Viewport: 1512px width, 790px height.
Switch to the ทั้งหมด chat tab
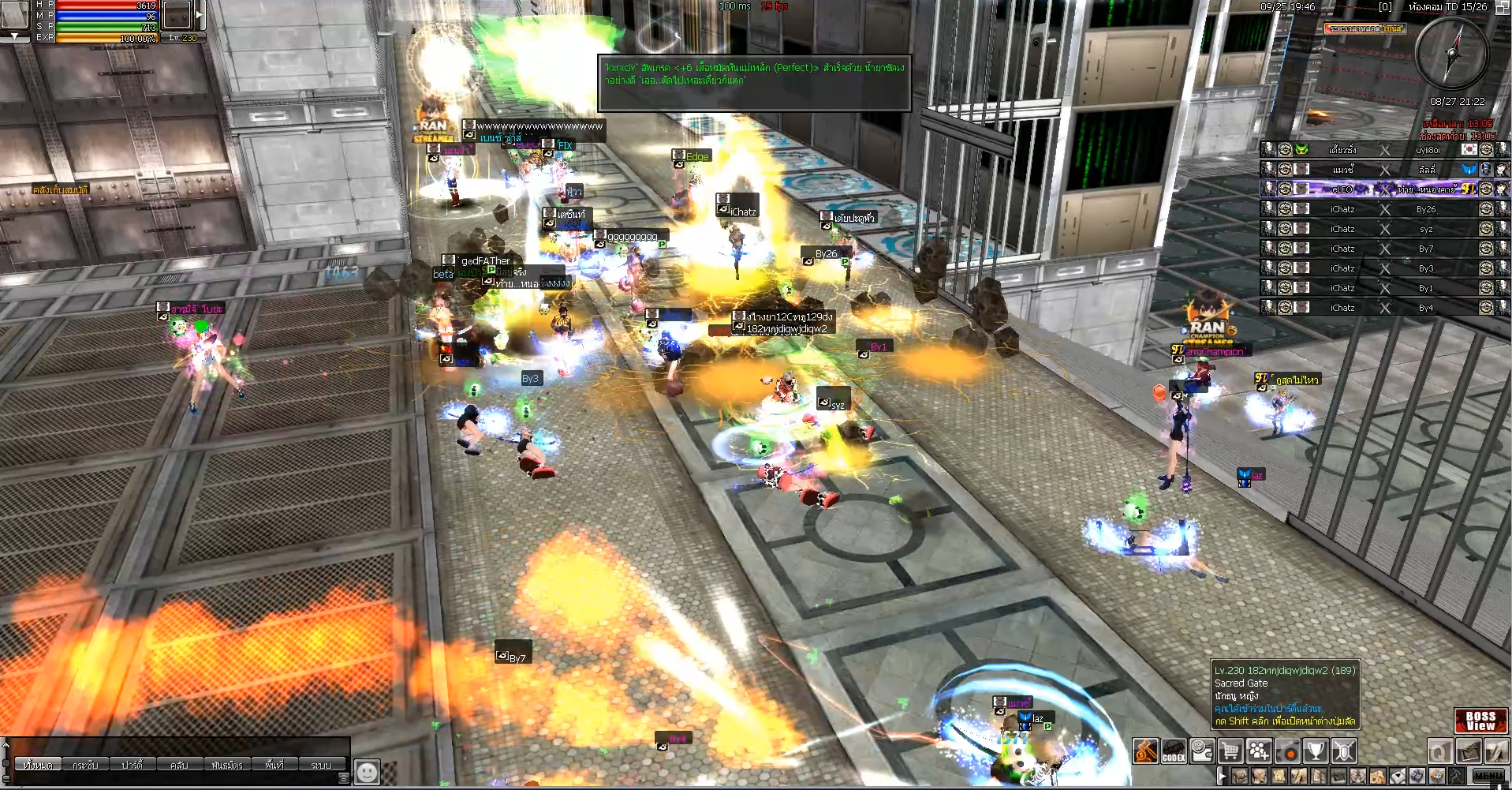(38, 765)
